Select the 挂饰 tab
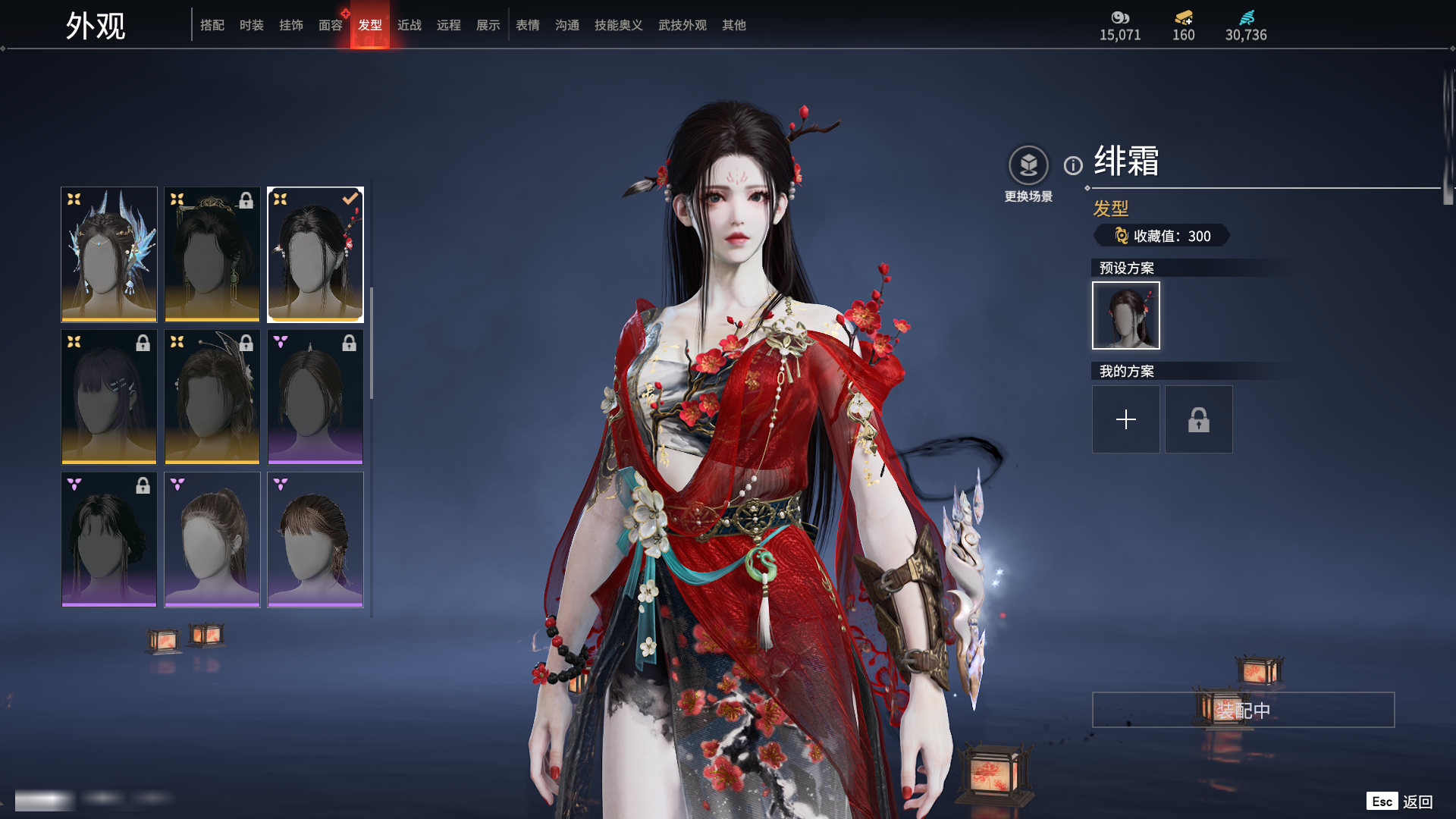This screenshot has height=819, width=1456. click(x=291, y=25)
